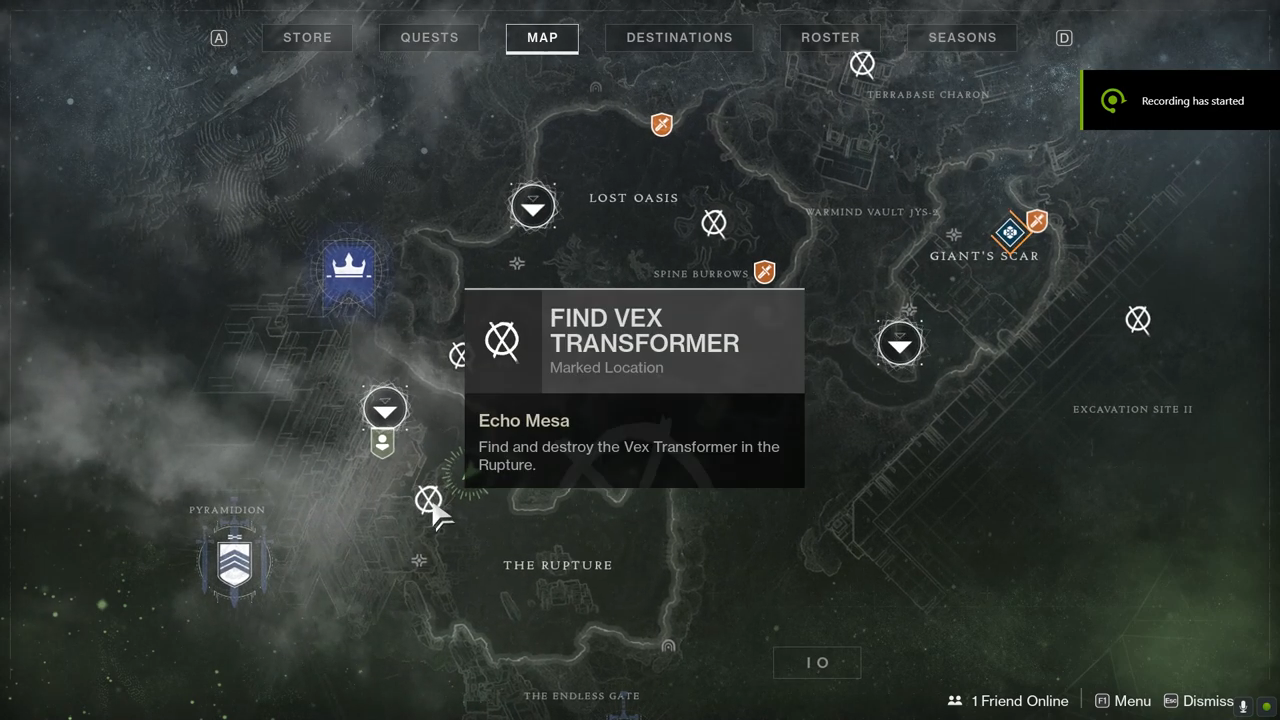Screen dimensions: 1280x720
Task: Select the Map tab
Action: (x=542, y=38)
